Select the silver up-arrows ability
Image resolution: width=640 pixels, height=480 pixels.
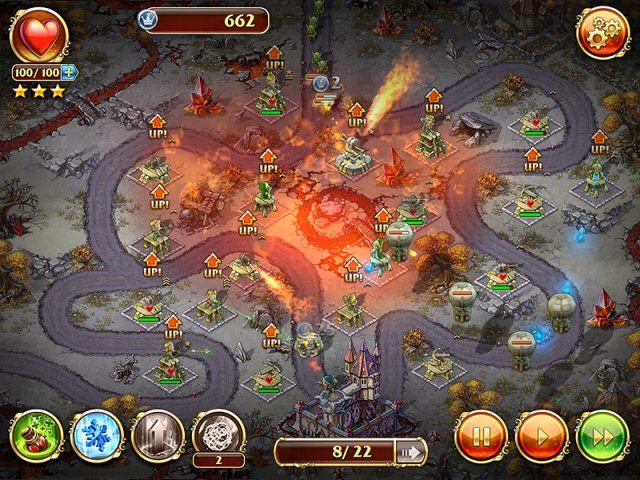157,435
